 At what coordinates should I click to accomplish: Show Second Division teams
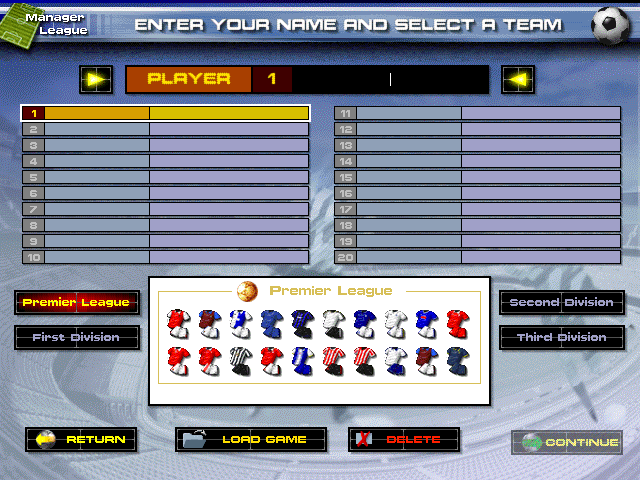coord(562,302)
